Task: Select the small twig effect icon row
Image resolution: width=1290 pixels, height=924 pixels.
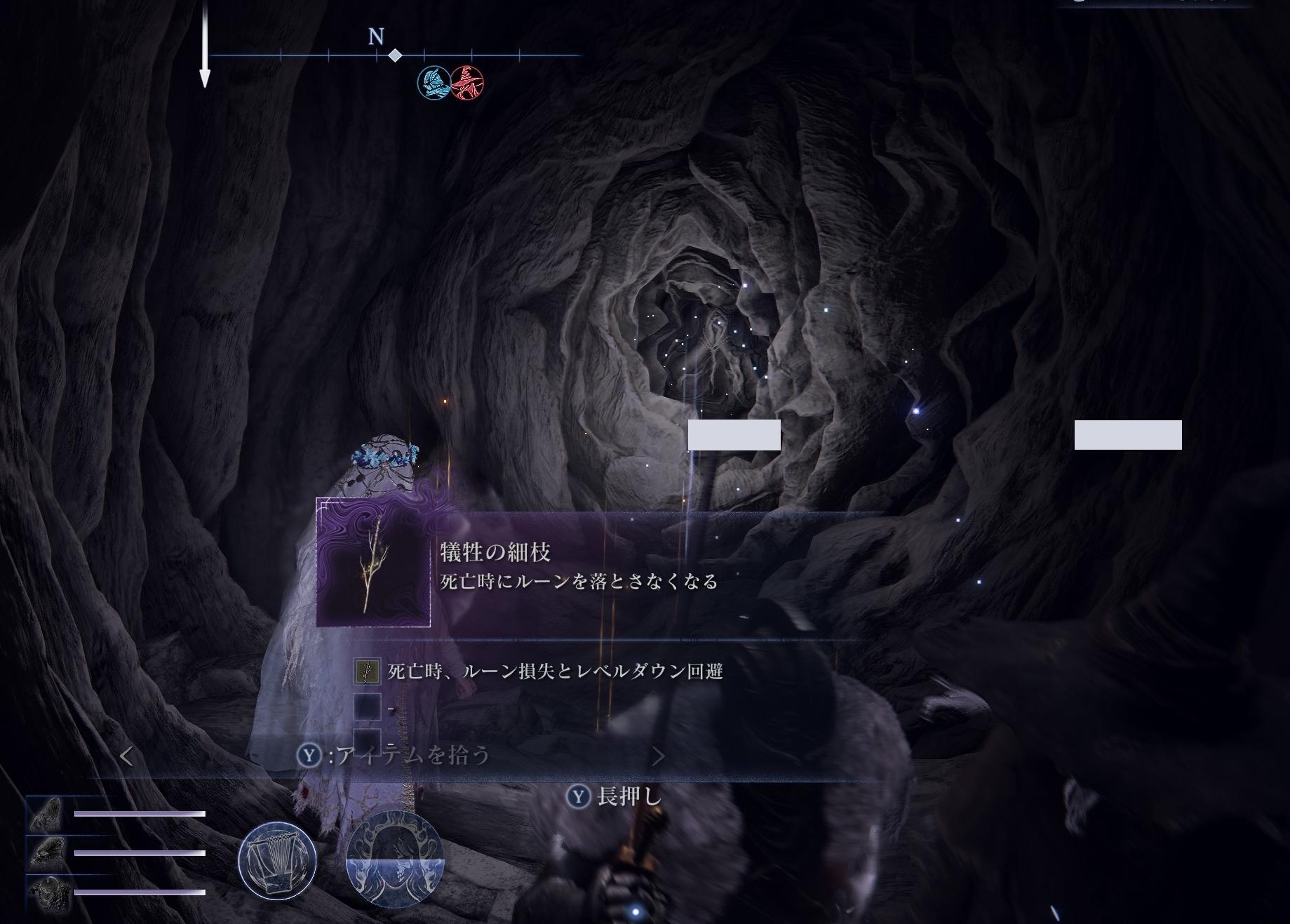Action: pyautogui.click(x=368, y=671)
